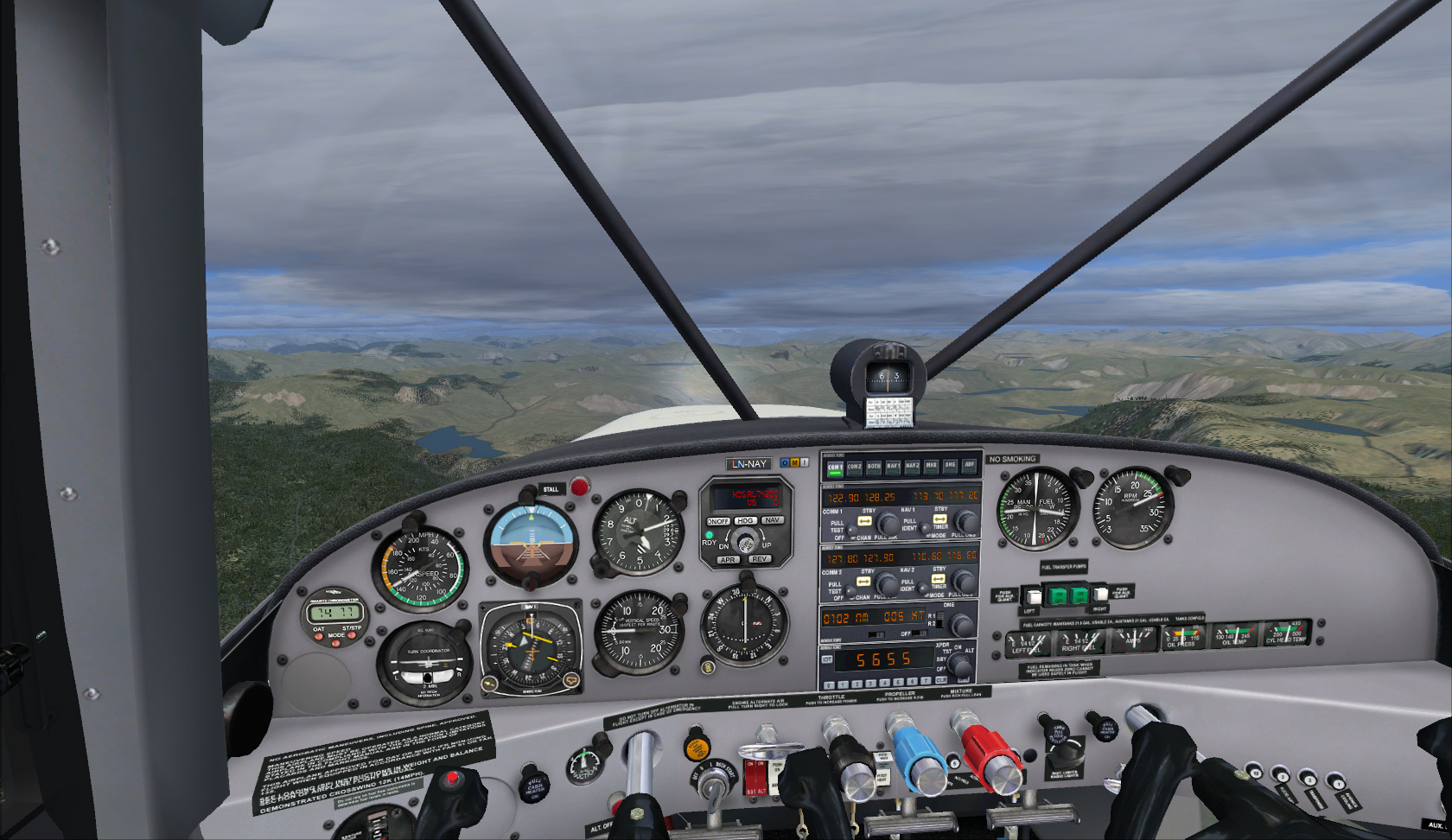1452x840 pixels.
Task: Swap COMM 2 standby frequency
Action: pos(863,581)
